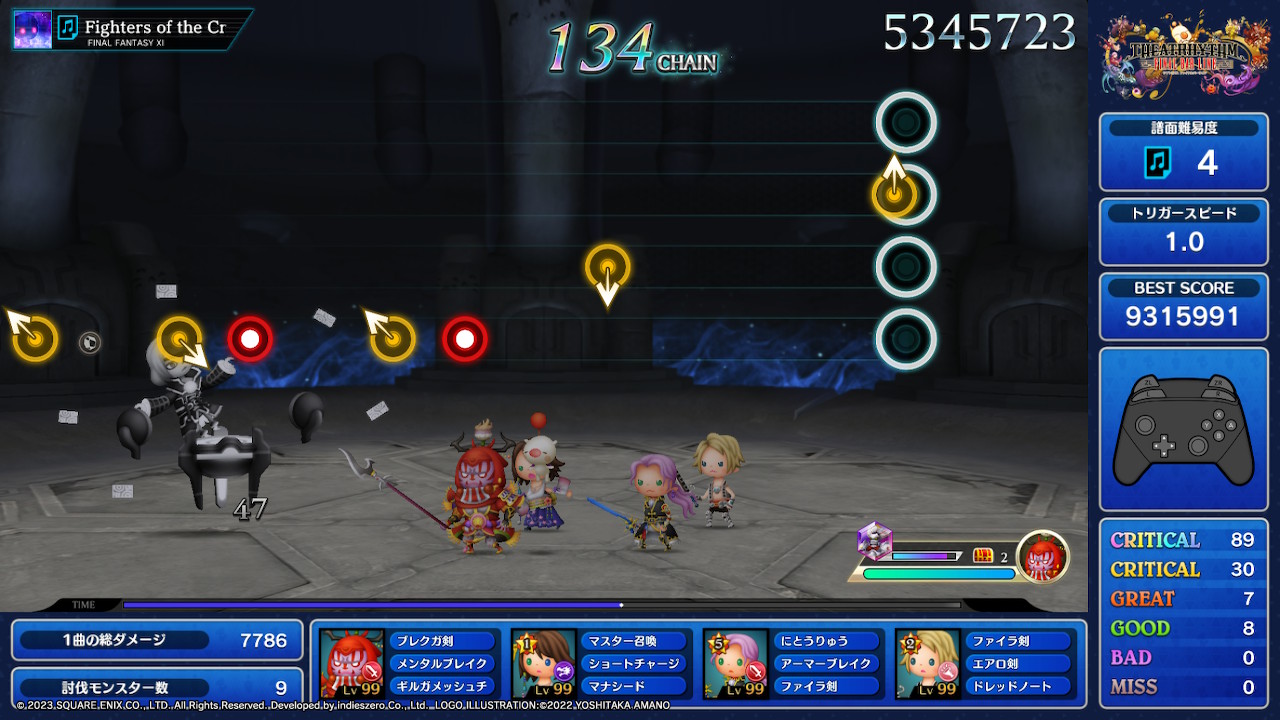The height and width of the screenshot is (720, 1280).
Task: Pick the ドレッドノート ability
Action: click(1017, 686)
